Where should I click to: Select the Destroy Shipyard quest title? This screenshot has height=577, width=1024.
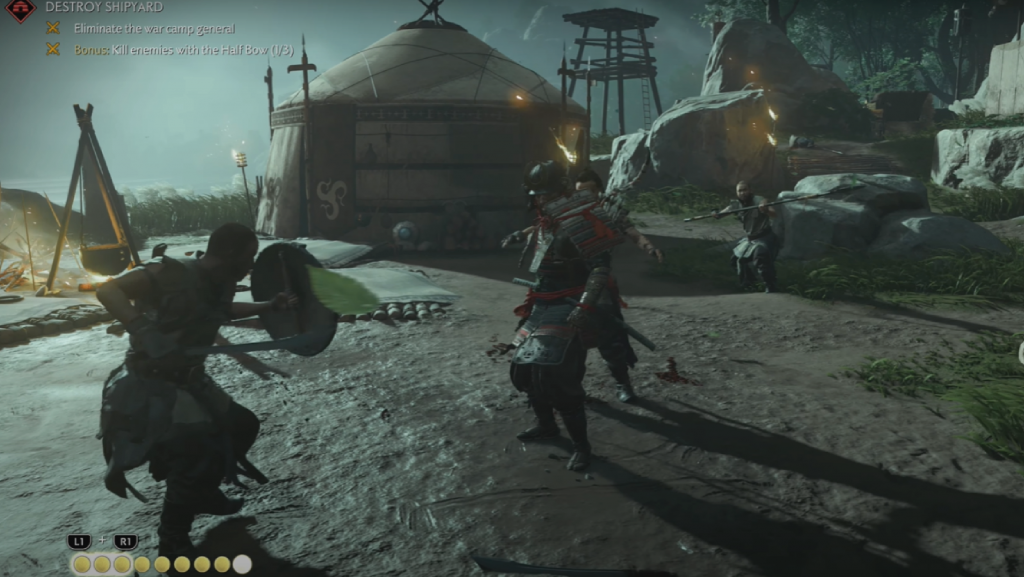tap(104, 7)
